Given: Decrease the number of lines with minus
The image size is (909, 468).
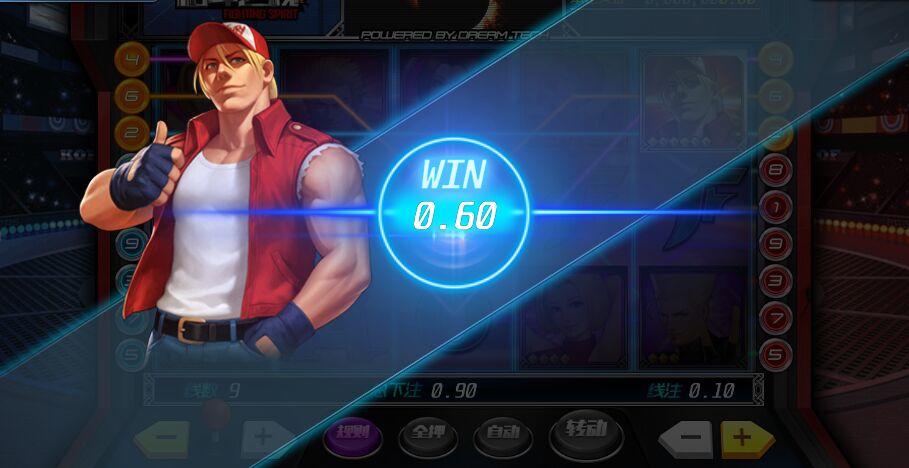Looking at the screenshot, I should point(166,438).
